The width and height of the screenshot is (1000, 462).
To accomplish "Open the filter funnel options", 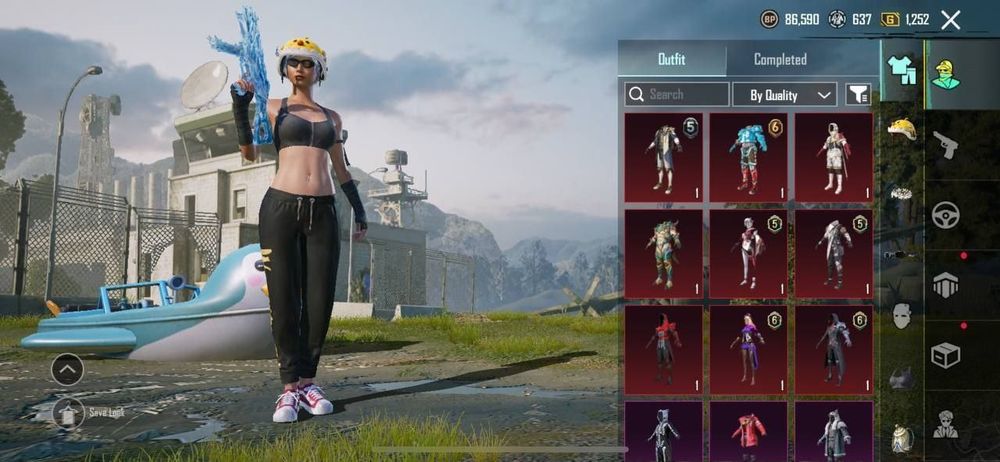I will click(x=858, y=95).
